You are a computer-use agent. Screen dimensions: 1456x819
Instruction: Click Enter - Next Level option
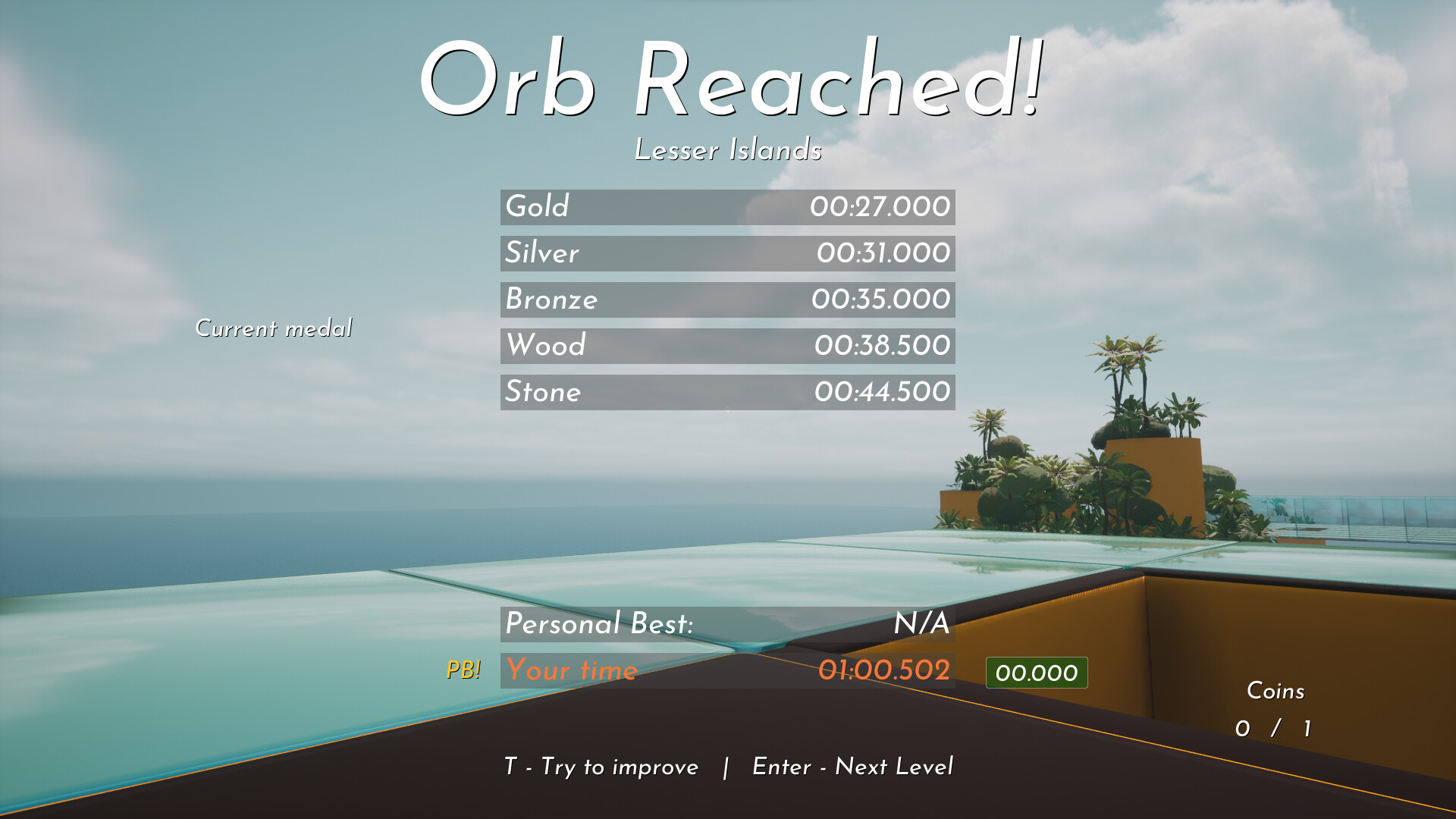click(852, 767)
